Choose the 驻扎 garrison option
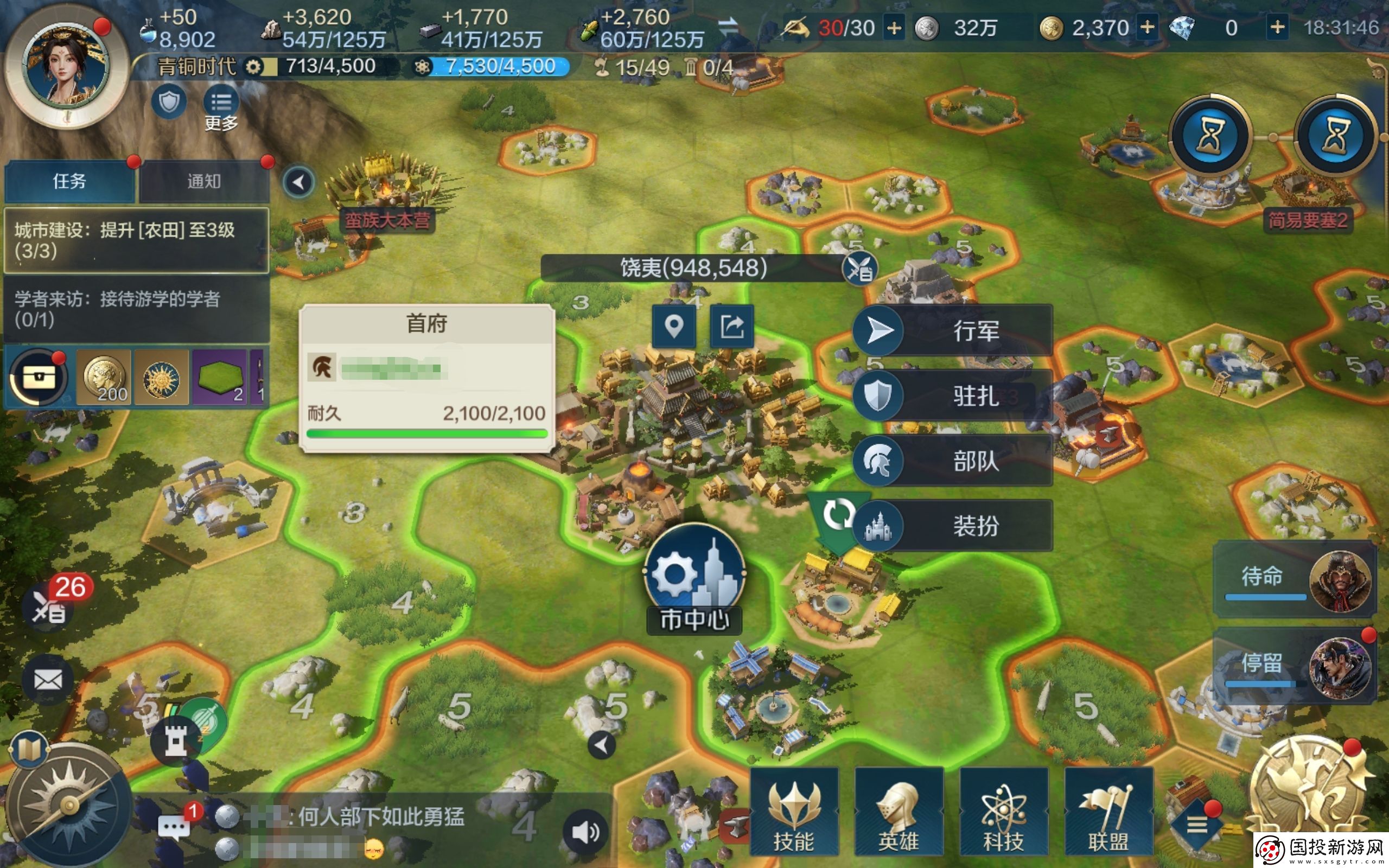 (953, 395)
